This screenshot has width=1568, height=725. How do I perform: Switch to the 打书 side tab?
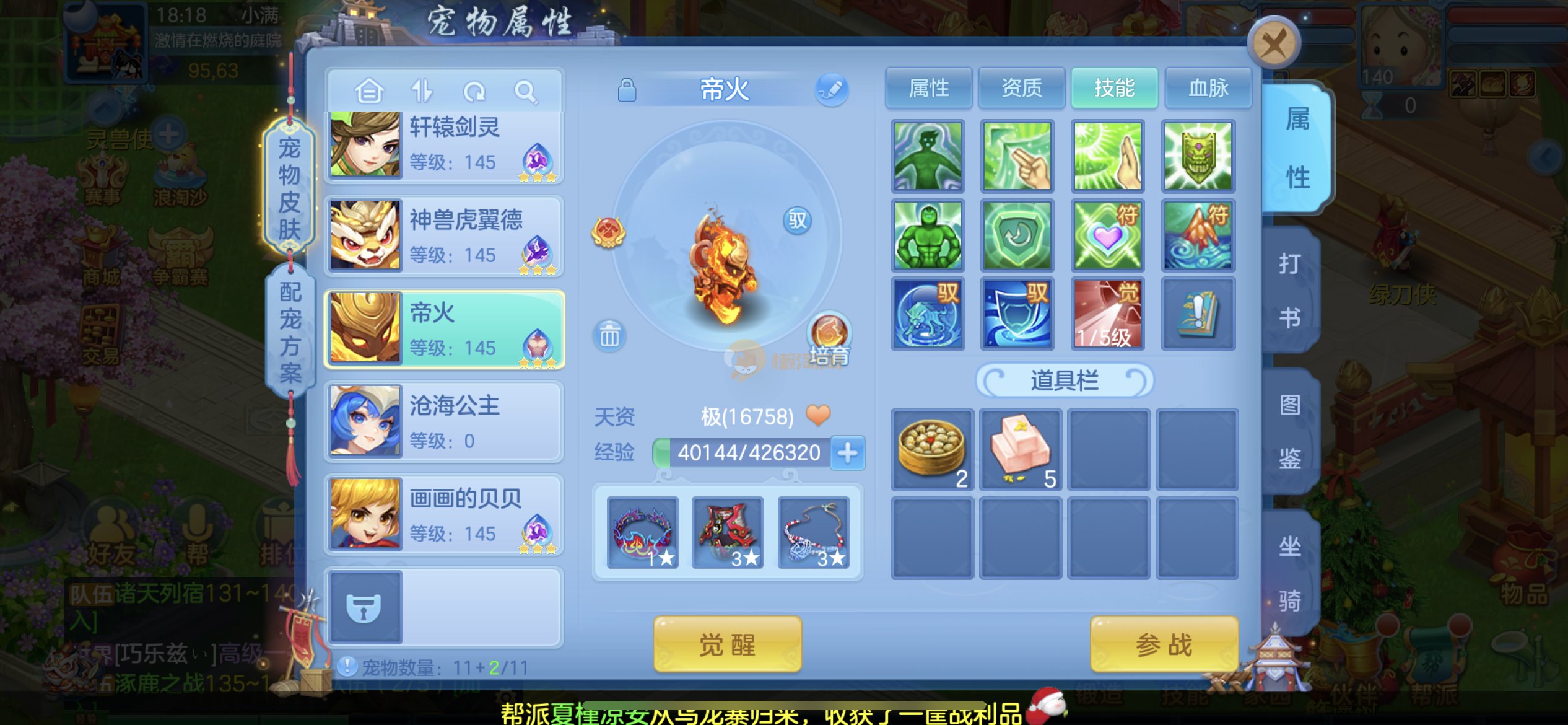[x=1290, y=290]
